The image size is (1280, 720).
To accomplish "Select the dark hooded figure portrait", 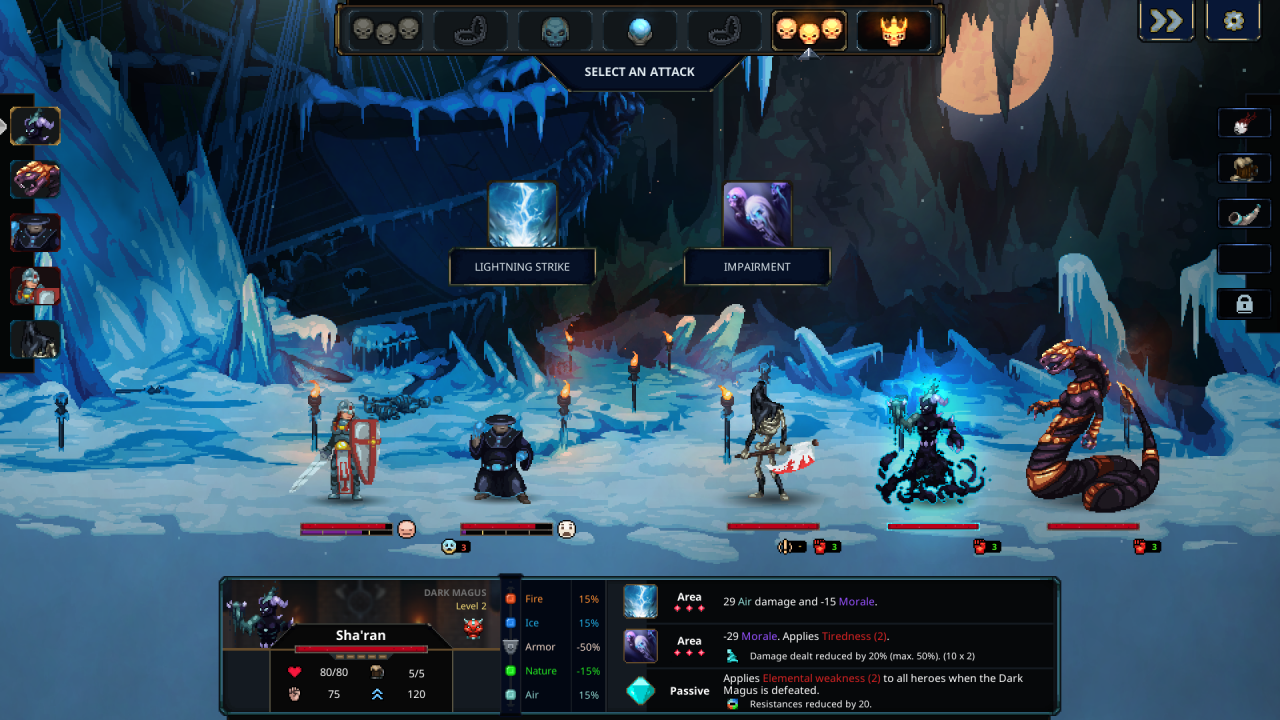I will point(36,339).
